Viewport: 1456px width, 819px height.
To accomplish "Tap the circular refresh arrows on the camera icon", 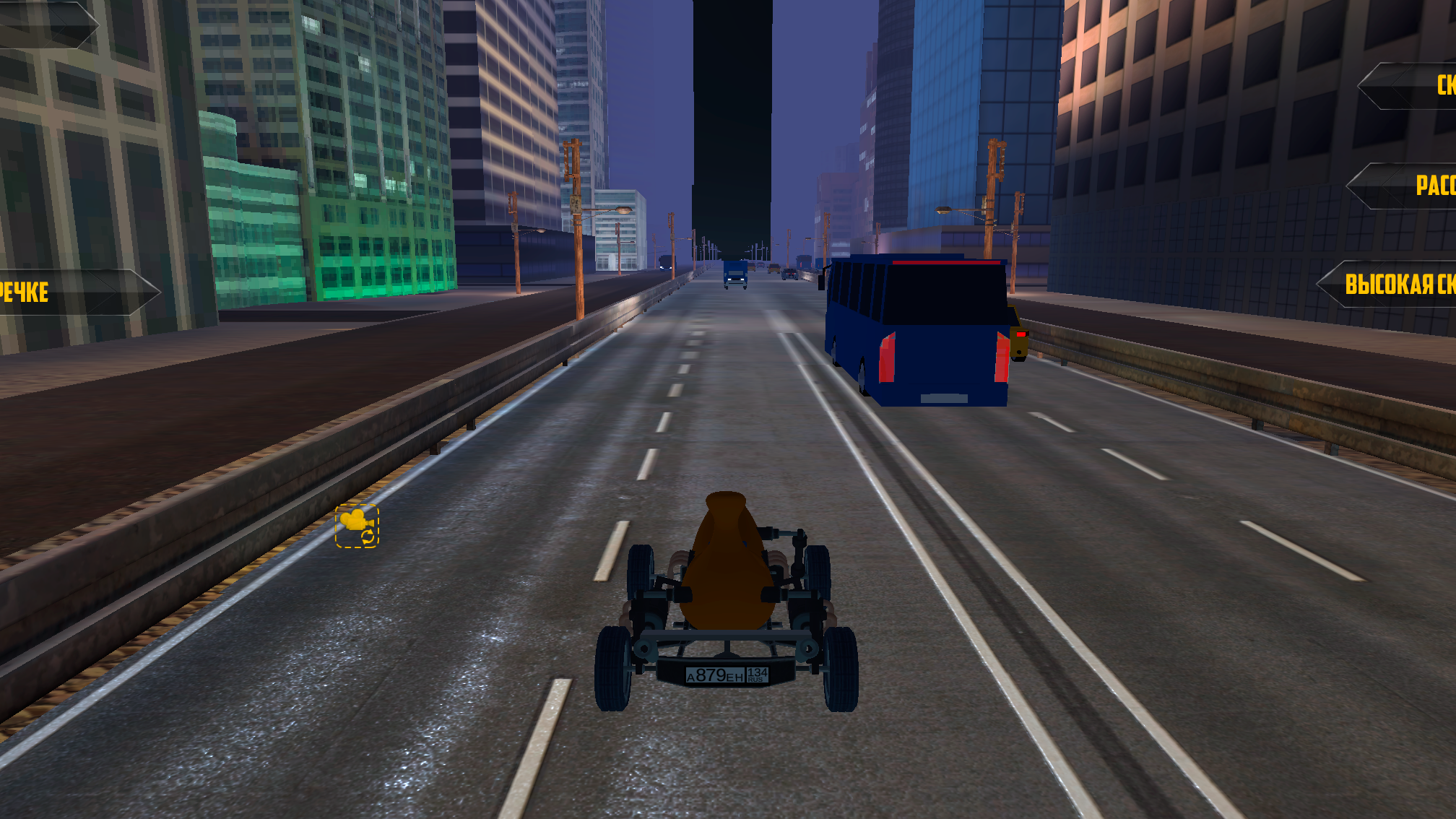I will point(368,537).
